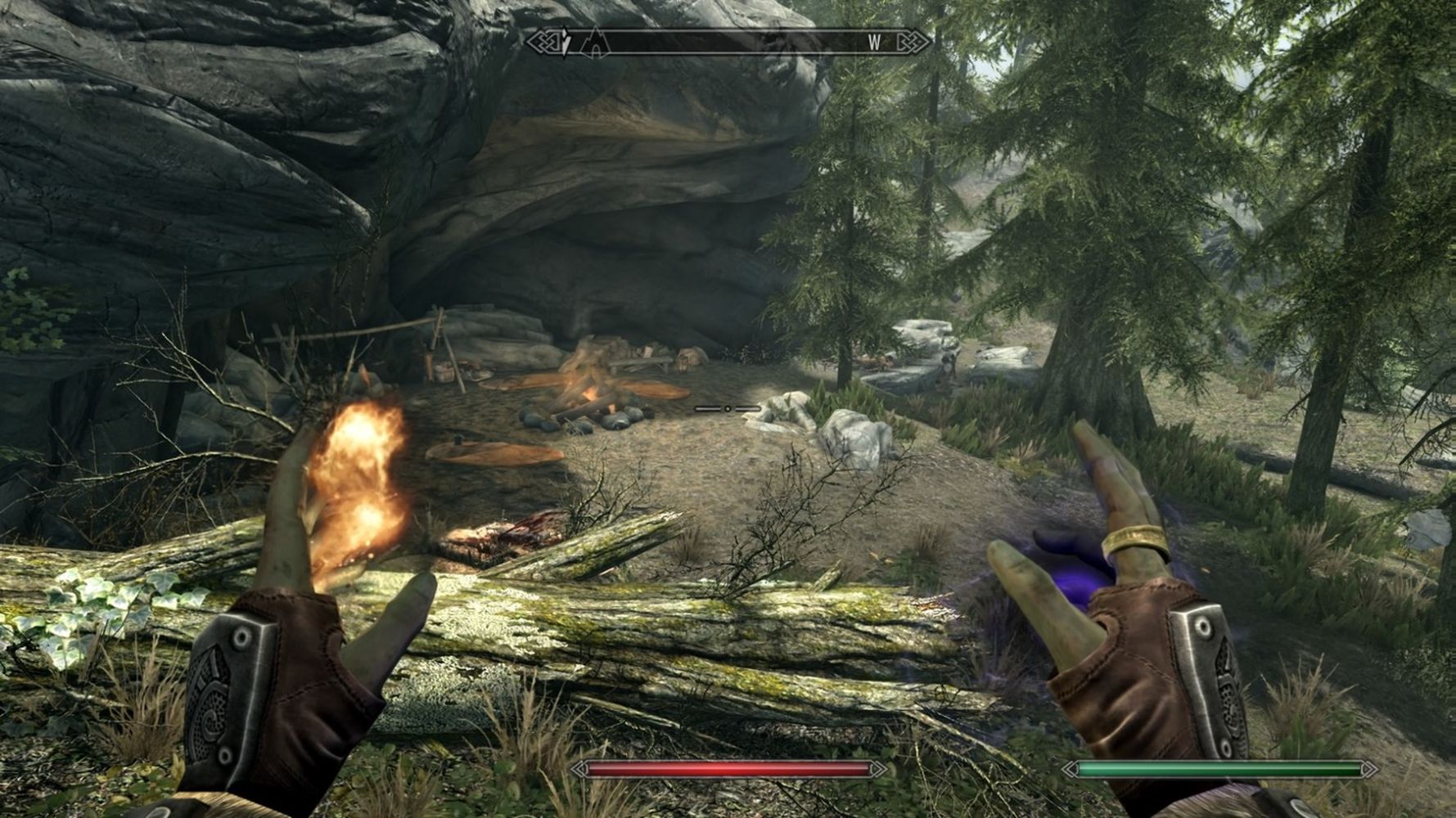
Task: Click the cave marker on the compass
Action: [594, 43]
